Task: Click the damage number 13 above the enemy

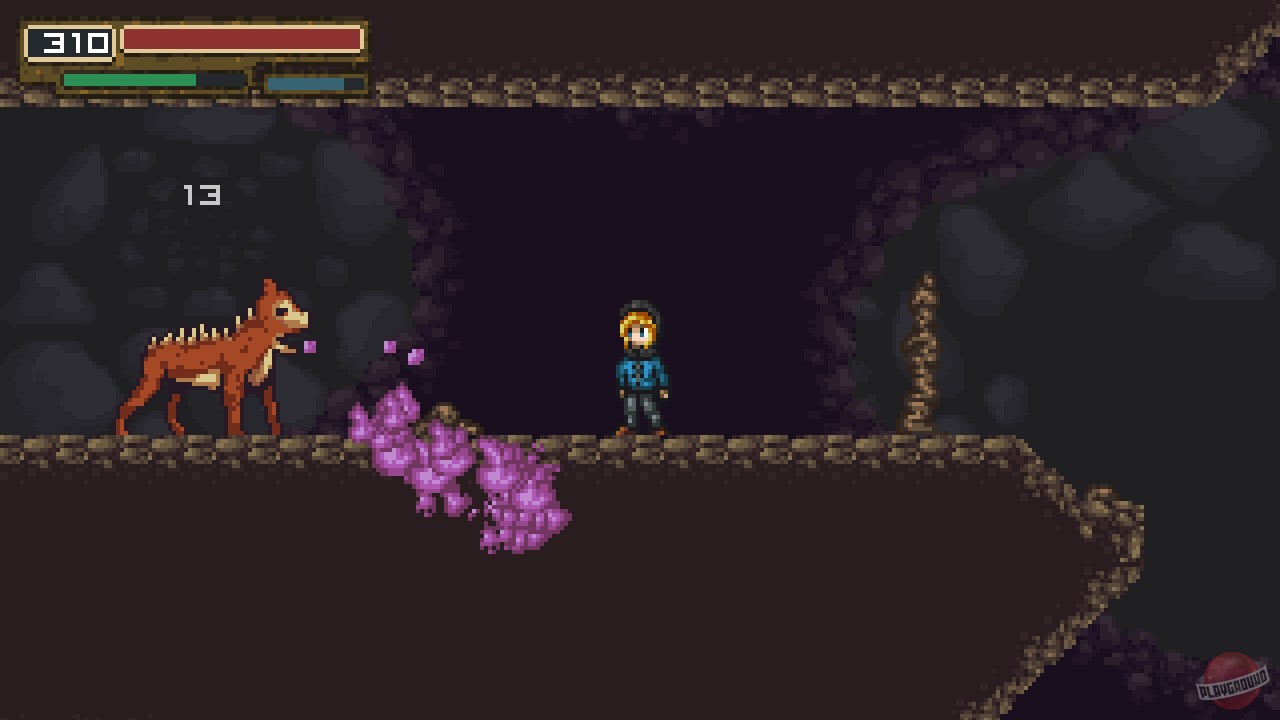Action: [x=203, y=195]
